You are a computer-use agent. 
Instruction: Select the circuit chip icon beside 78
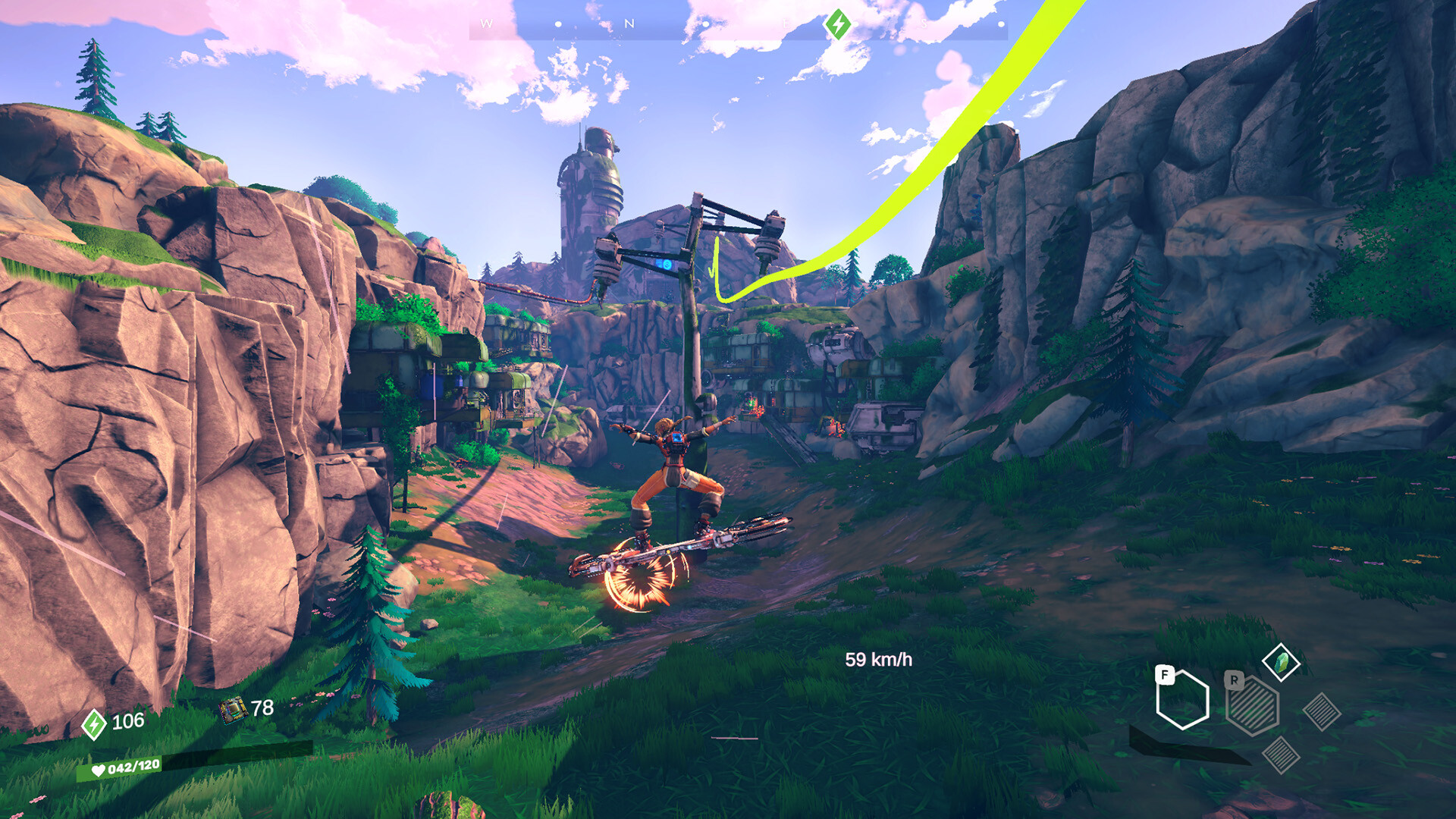tap(234, 711)
